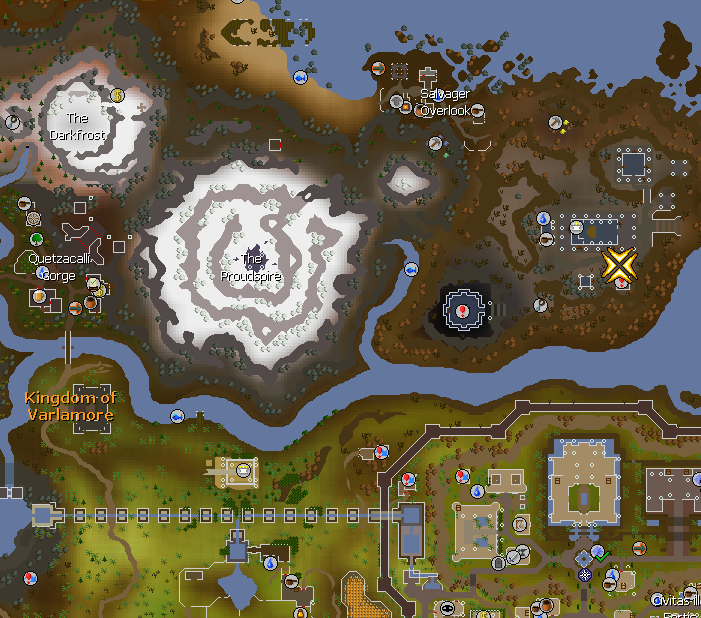Image resolution: width=701 pixels, height=618 pixels.
Task: Select the water drop icon beside the pillared hall
Action: tap(543, 218)
